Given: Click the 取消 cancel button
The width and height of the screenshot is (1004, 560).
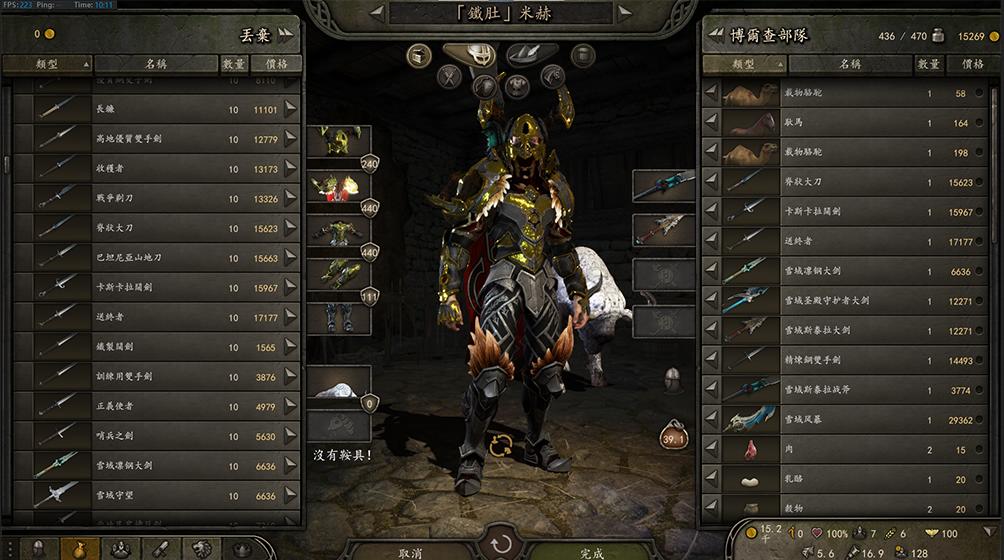Looking at the screenshot, I should [409, 552].
